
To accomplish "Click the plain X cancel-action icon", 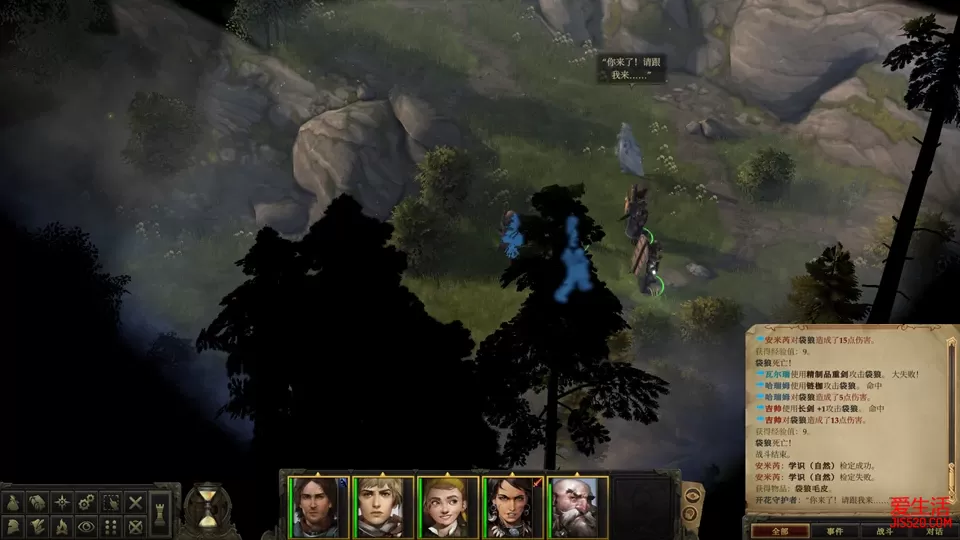I will tap(136, 502).
